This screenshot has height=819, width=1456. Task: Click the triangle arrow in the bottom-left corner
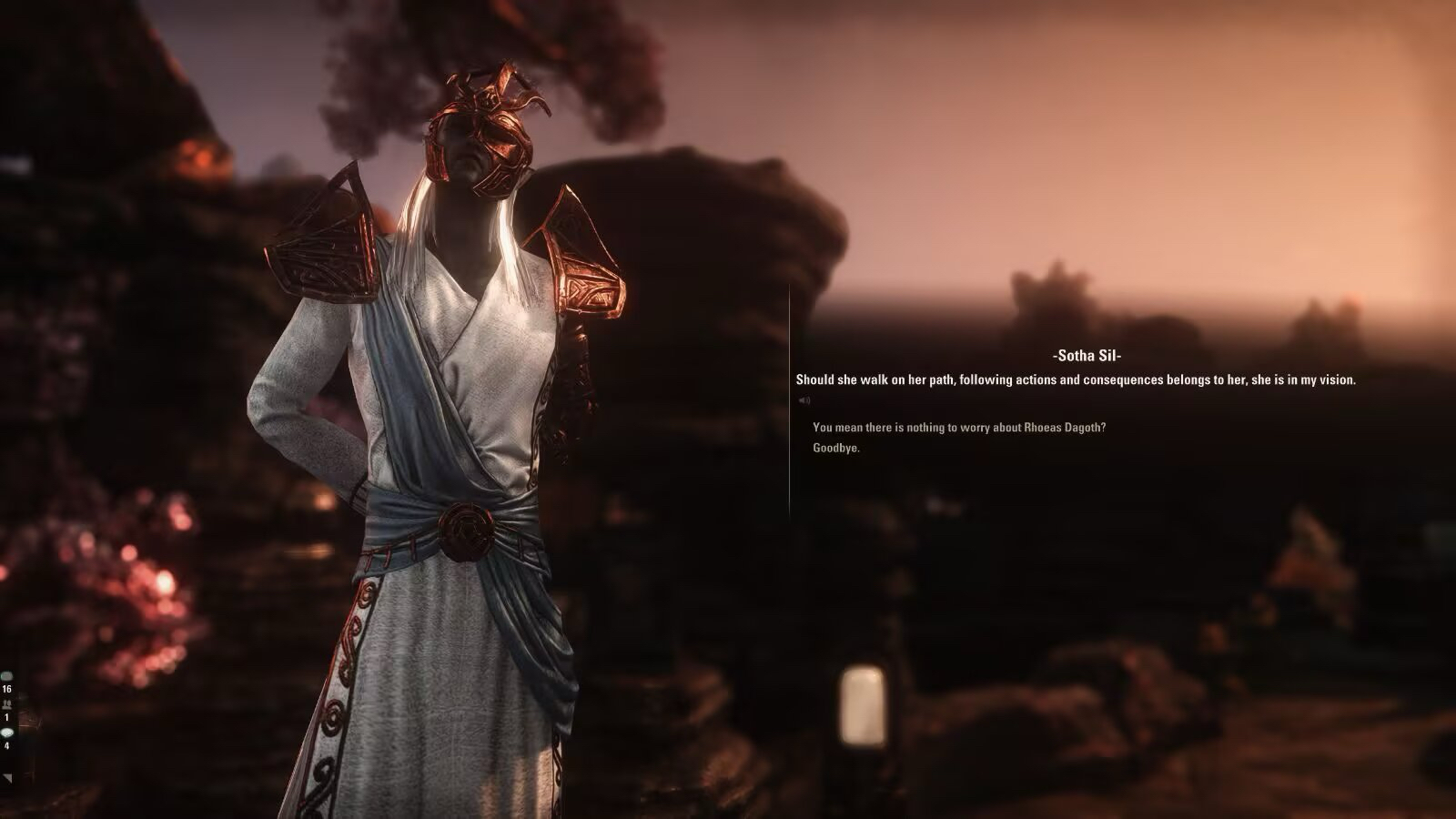tap(8, 778)
